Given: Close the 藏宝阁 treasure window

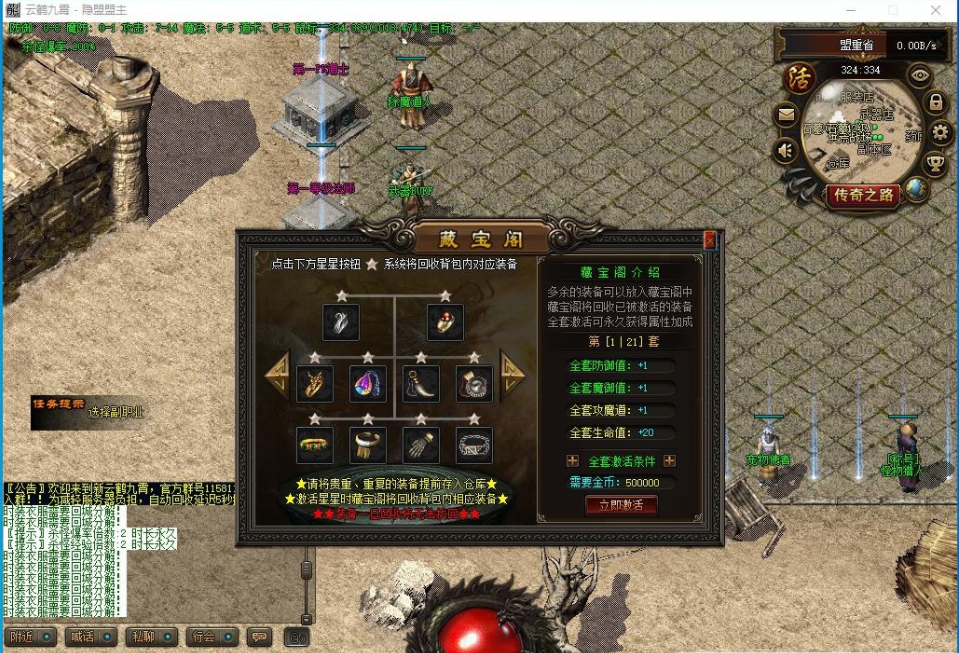Looking at the screenshot, I should (709, 240).
